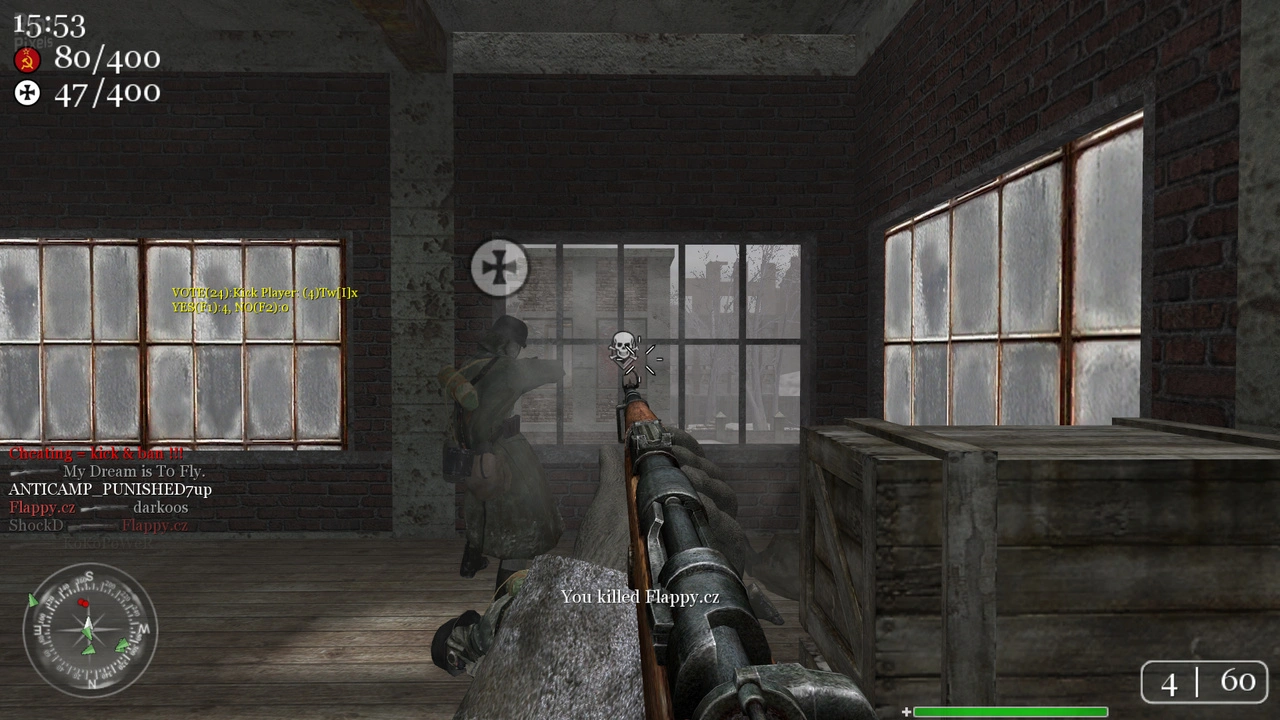This screenshot has width=1280, height=720.
Task: Select the ammo counter showing 4 | 60
Action: tap(1204, 682)
